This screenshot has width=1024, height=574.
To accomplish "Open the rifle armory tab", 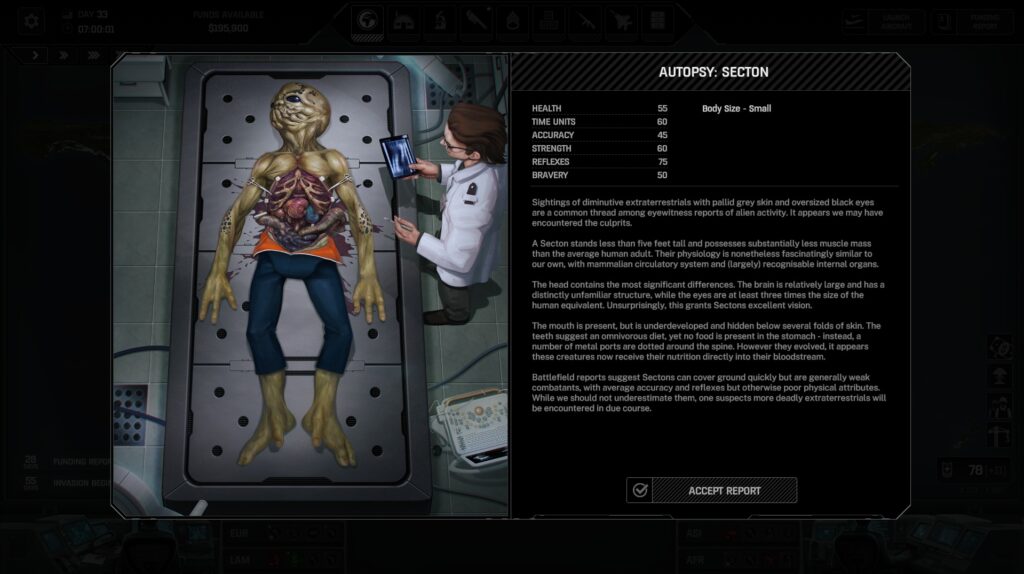I will (x=583, y=21).
